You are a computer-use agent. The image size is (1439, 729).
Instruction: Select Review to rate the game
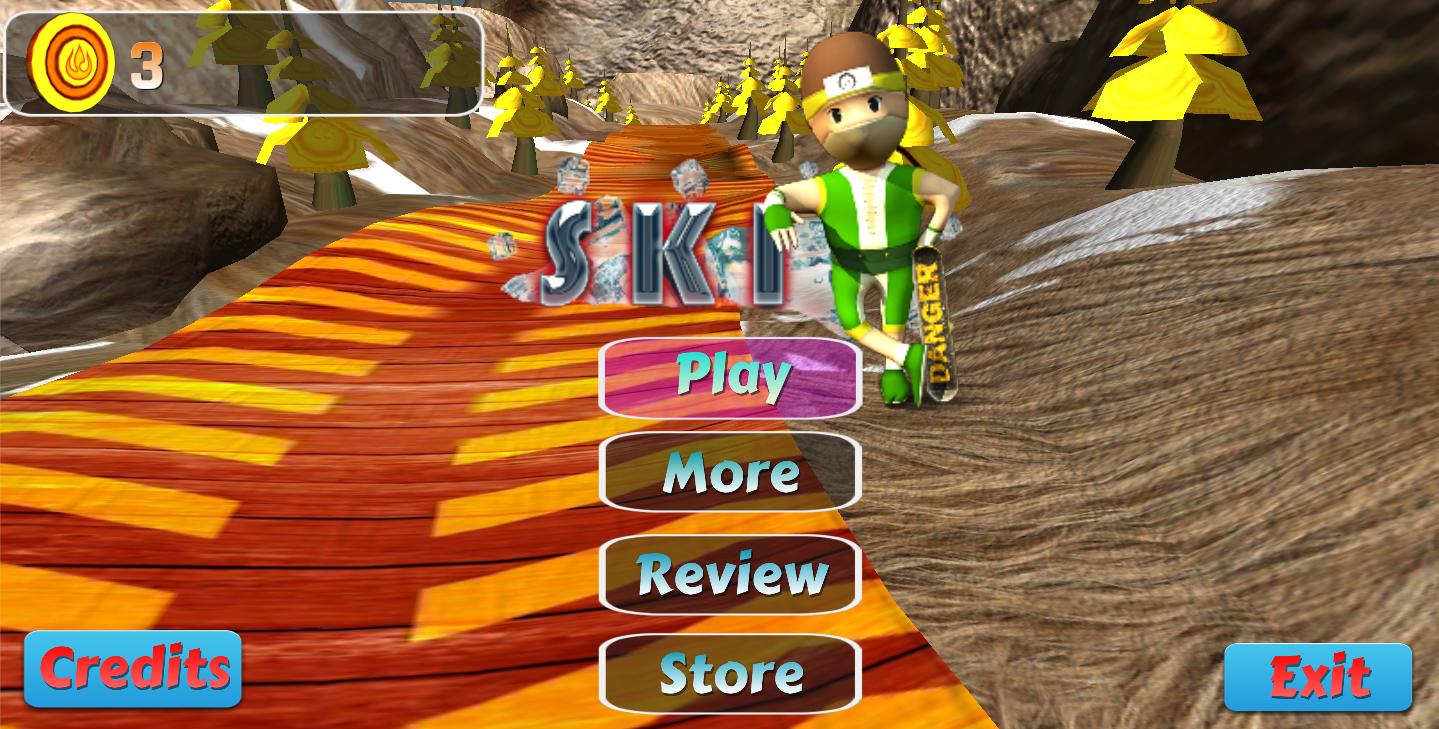coord(728,574)
